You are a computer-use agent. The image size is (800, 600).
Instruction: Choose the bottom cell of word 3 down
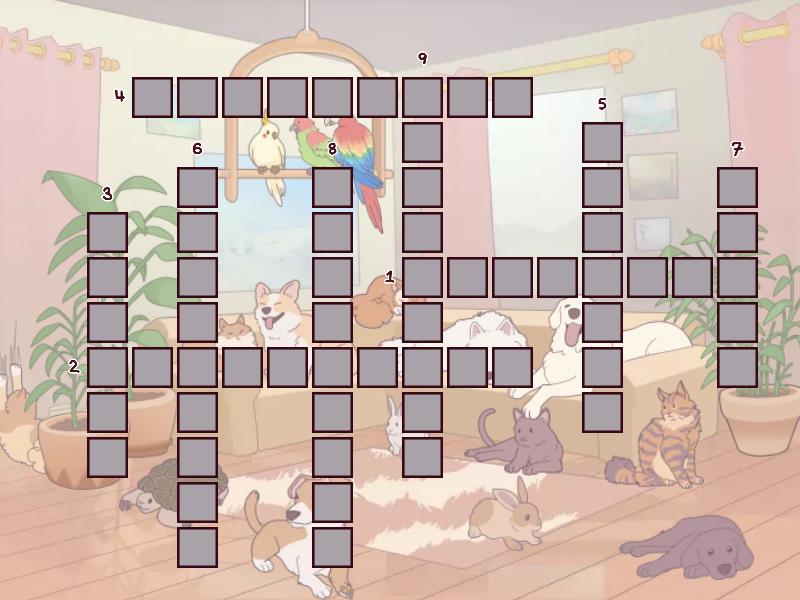(107, 457)
